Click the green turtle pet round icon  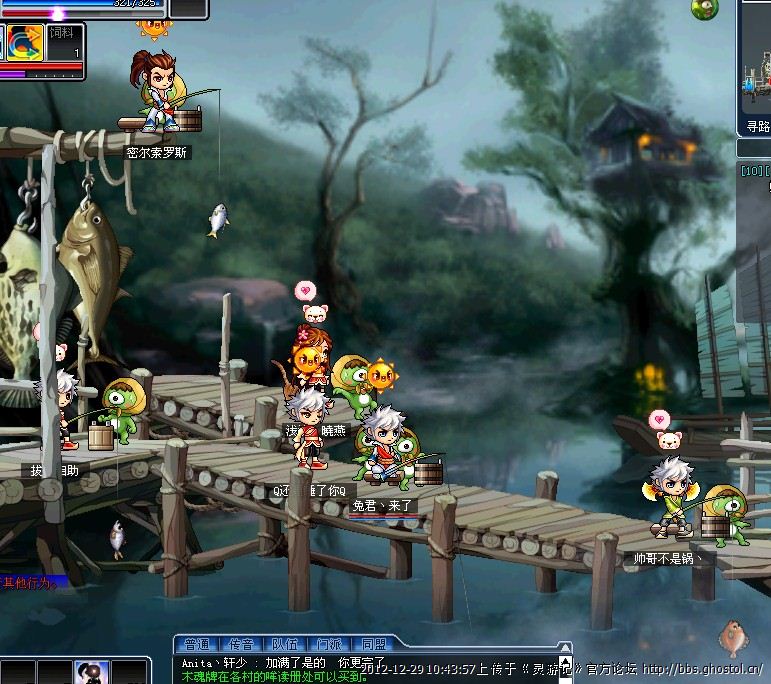pyautogui.click(x=704, y=9)
